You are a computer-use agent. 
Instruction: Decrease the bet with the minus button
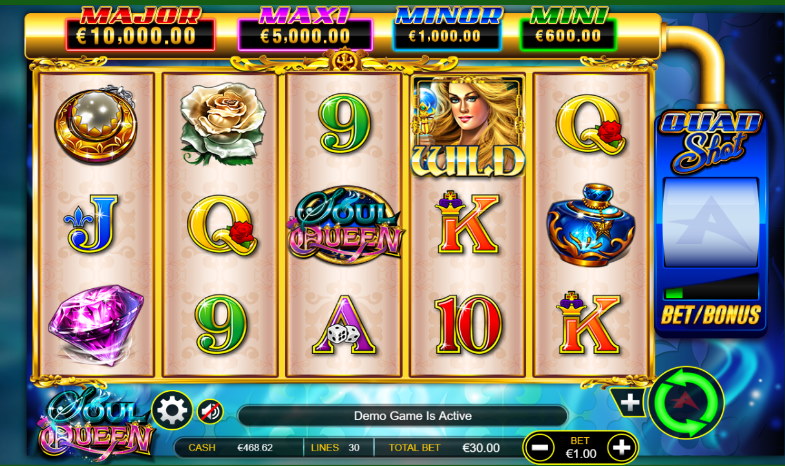[540, 446]
